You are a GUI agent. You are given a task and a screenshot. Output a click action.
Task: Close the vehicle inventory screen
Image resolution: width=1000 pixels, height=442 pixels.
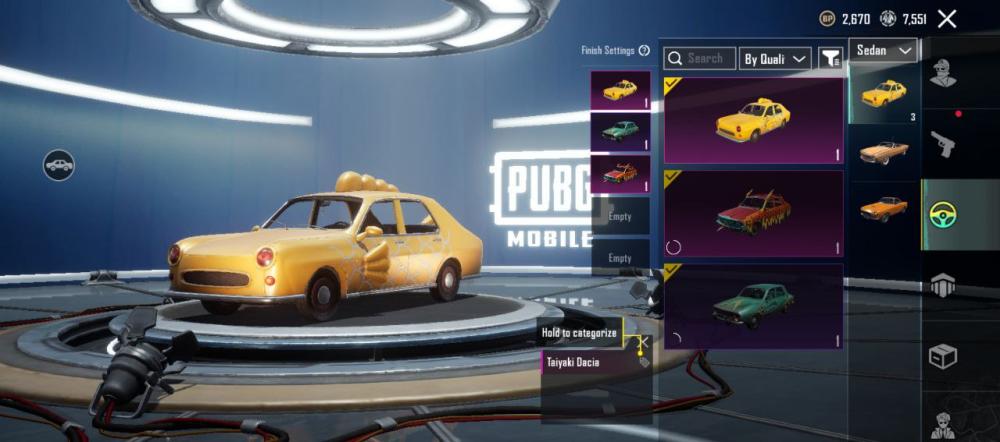tap(947, 18)
